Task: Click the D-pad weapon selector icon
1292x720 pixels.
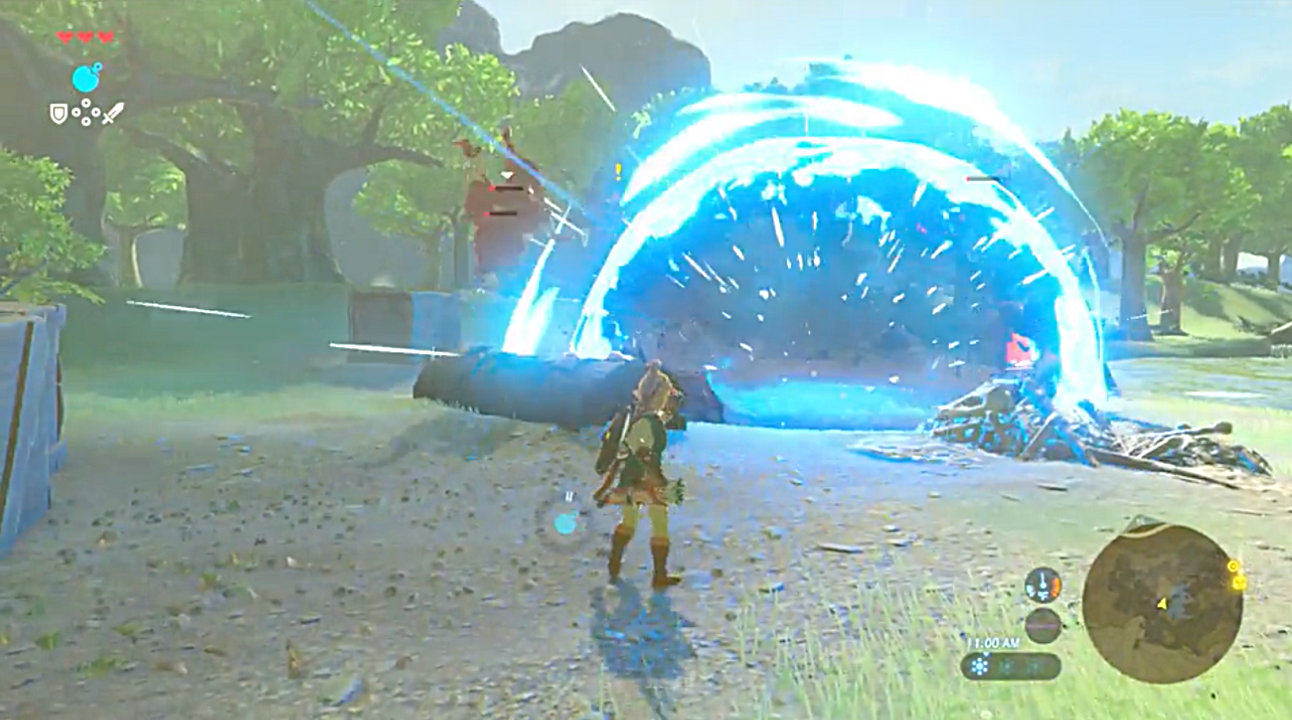Action: 86,112
